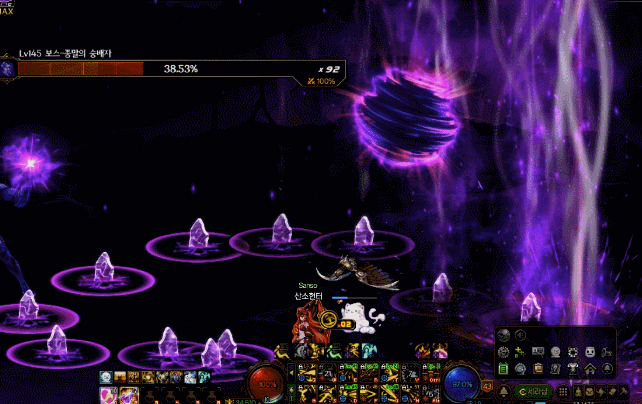Click the red level 43 badge

(486, 385)
